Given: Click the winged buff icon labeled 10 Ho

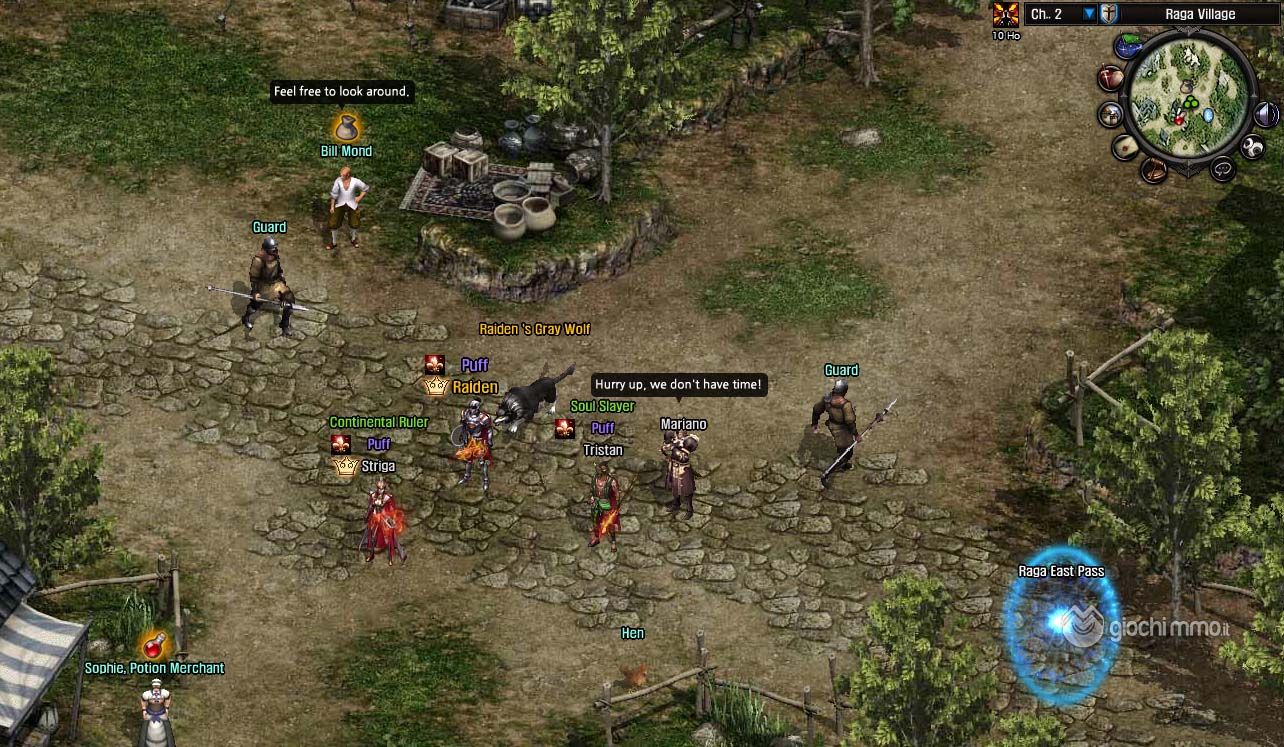Looking at the screenshot, I should point(1005,14).
